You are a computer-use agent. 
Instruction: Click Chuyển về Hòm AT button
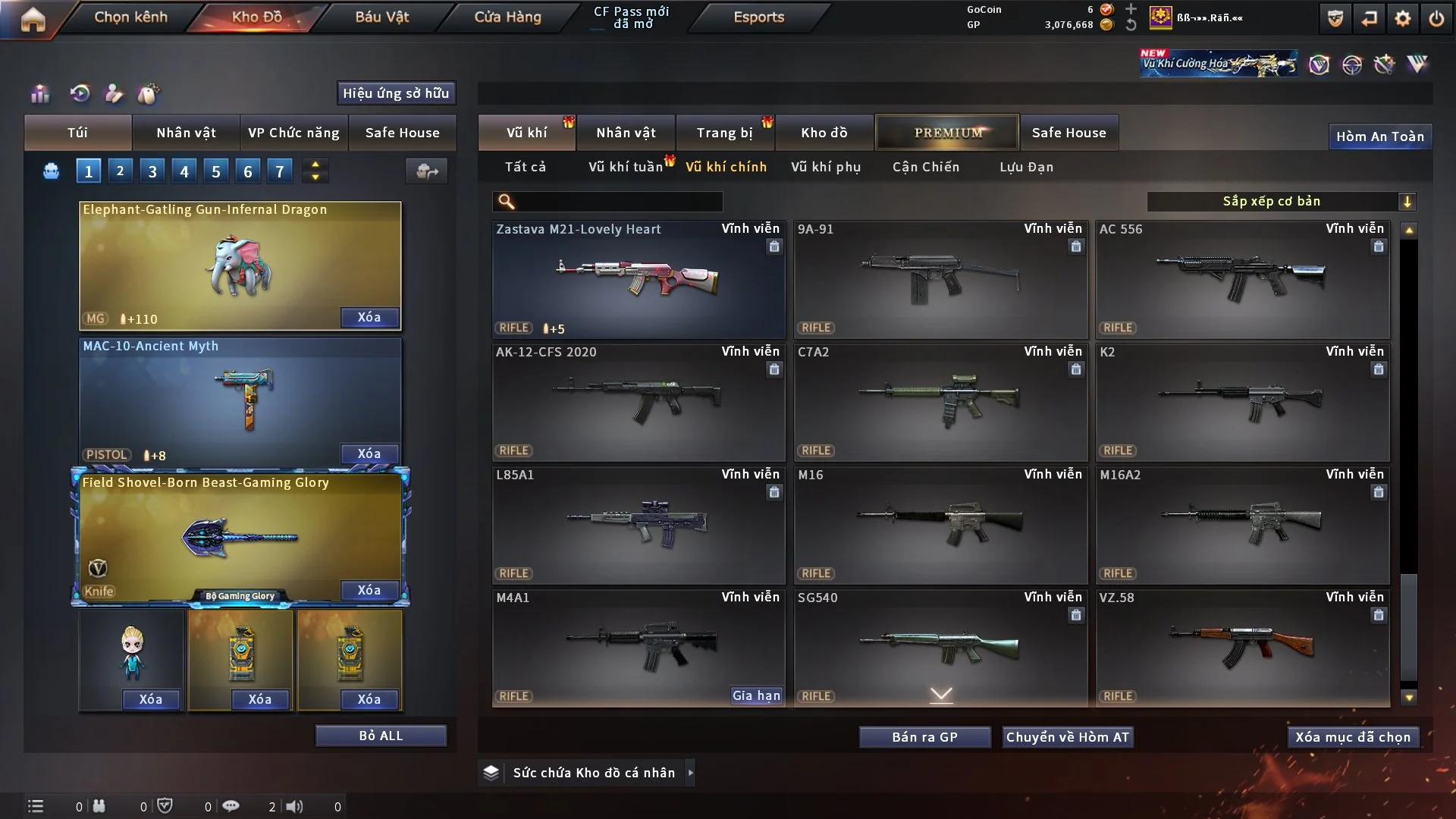pyautogui.click(x=1068, y=737)
